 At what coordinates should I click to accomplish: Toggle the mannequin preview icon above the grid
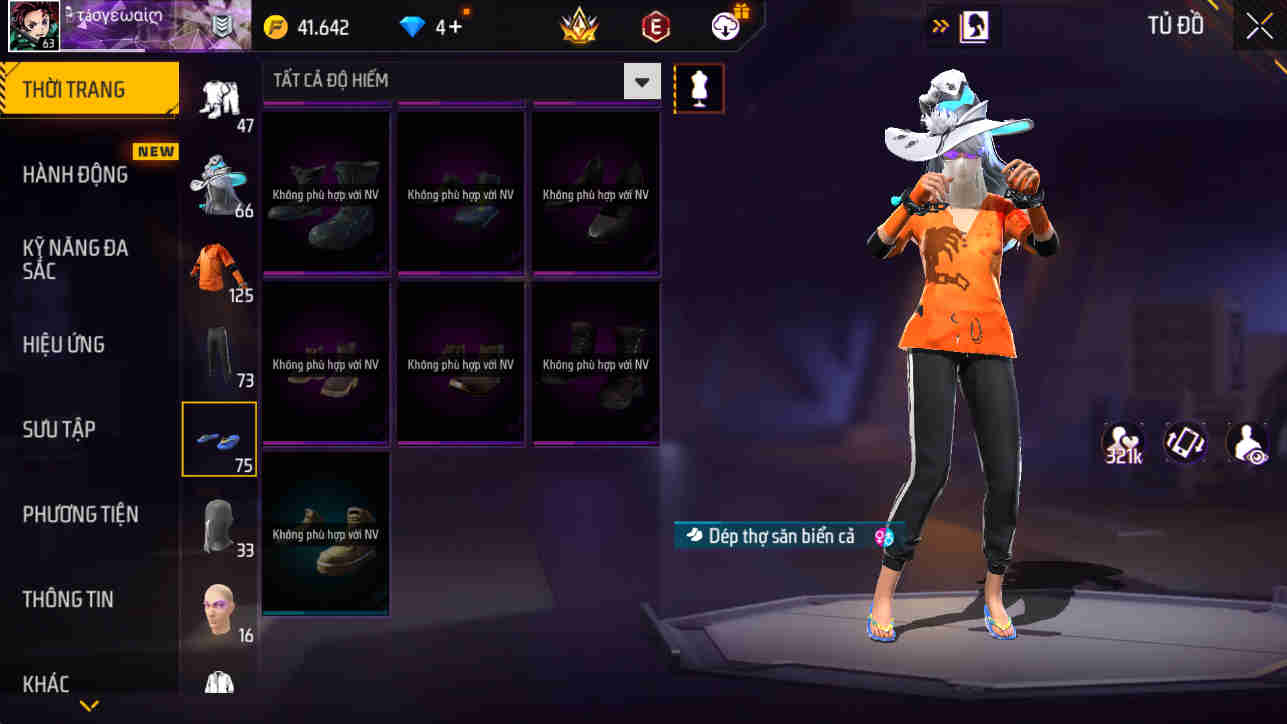click(x=698, y=88)
